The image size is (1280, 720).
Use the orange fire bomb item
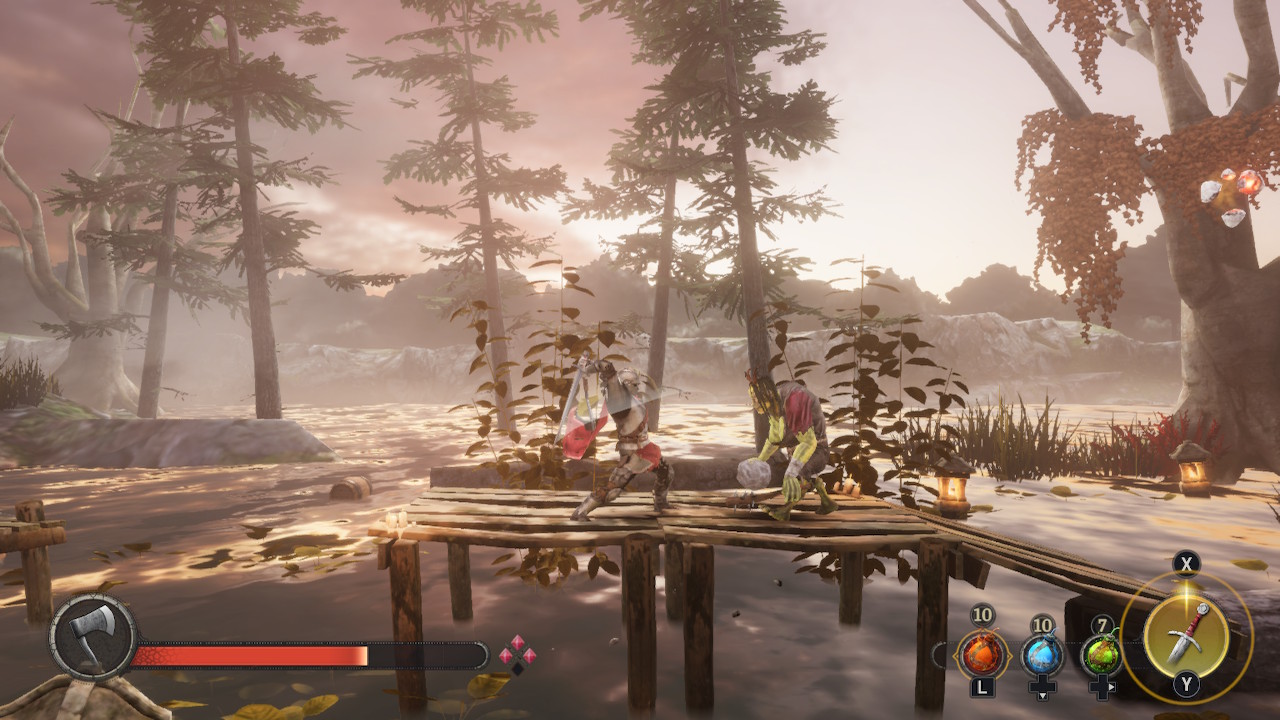[x=980, y=656]
